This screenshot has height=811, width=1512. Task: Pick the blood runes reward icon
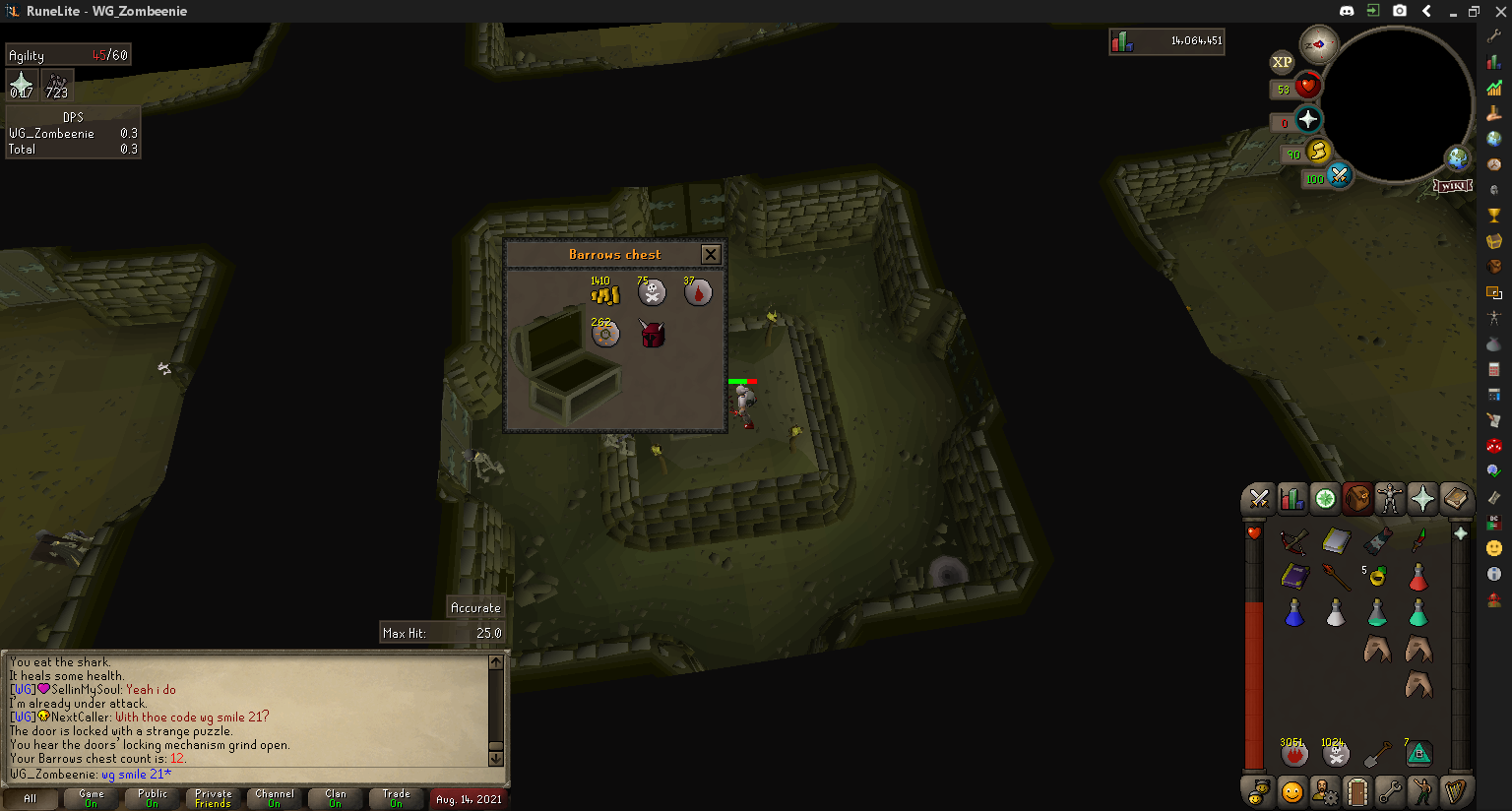point(698,292)
